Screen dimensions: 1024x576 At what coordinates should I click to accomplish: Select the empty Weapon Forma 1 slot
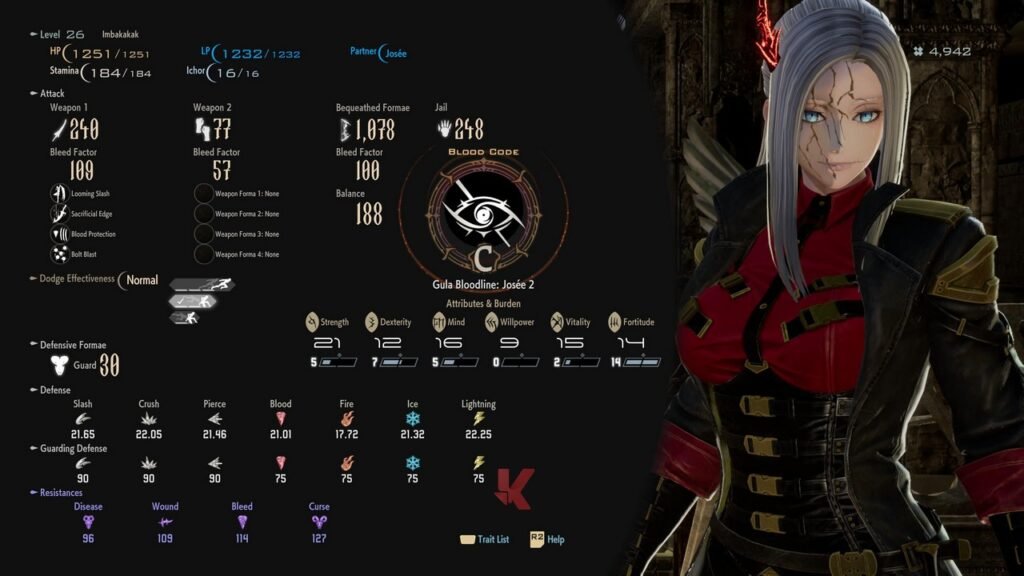pos(201,194)
